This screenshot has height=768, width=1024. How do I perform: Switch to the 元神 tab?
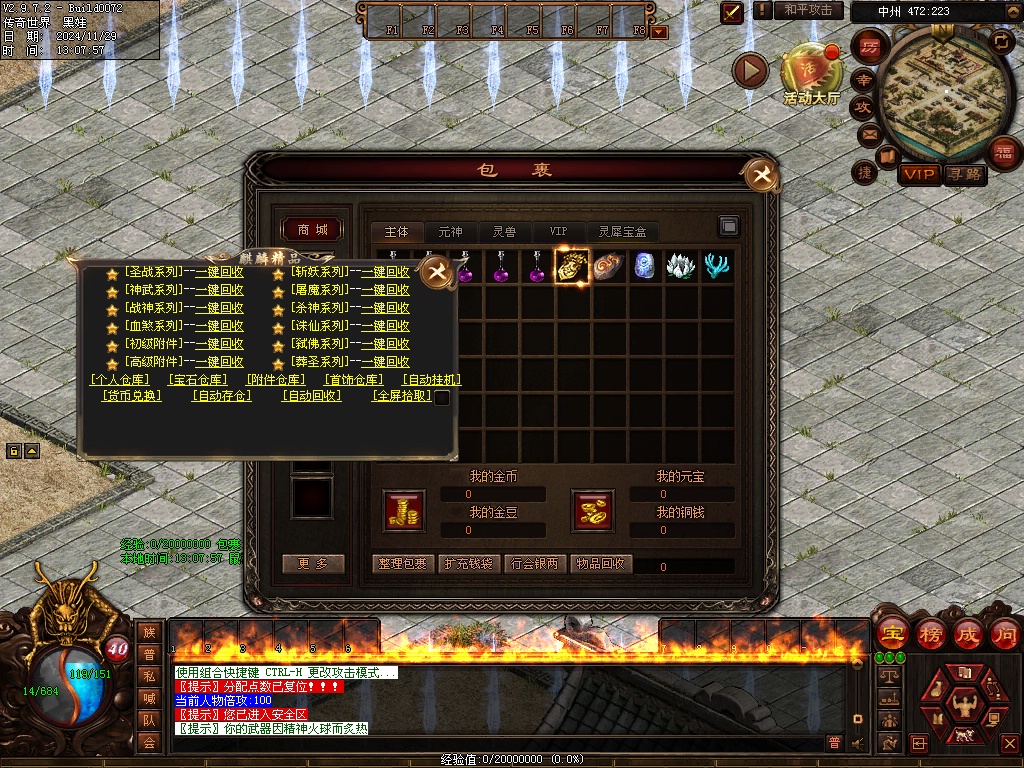point(450,232)
